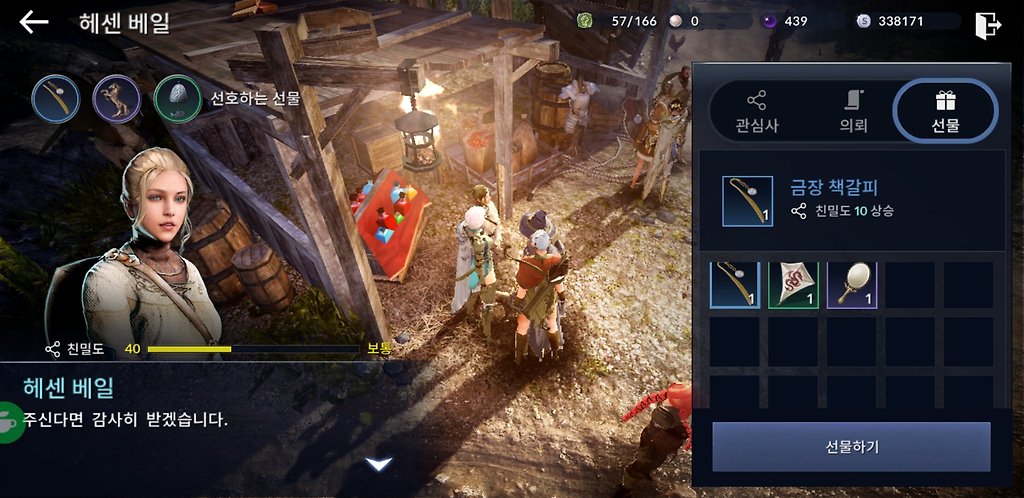Viewport: 1024px width, 498px height.
Task: Pick the hand mirror gift slot
Action: [852, 284]
